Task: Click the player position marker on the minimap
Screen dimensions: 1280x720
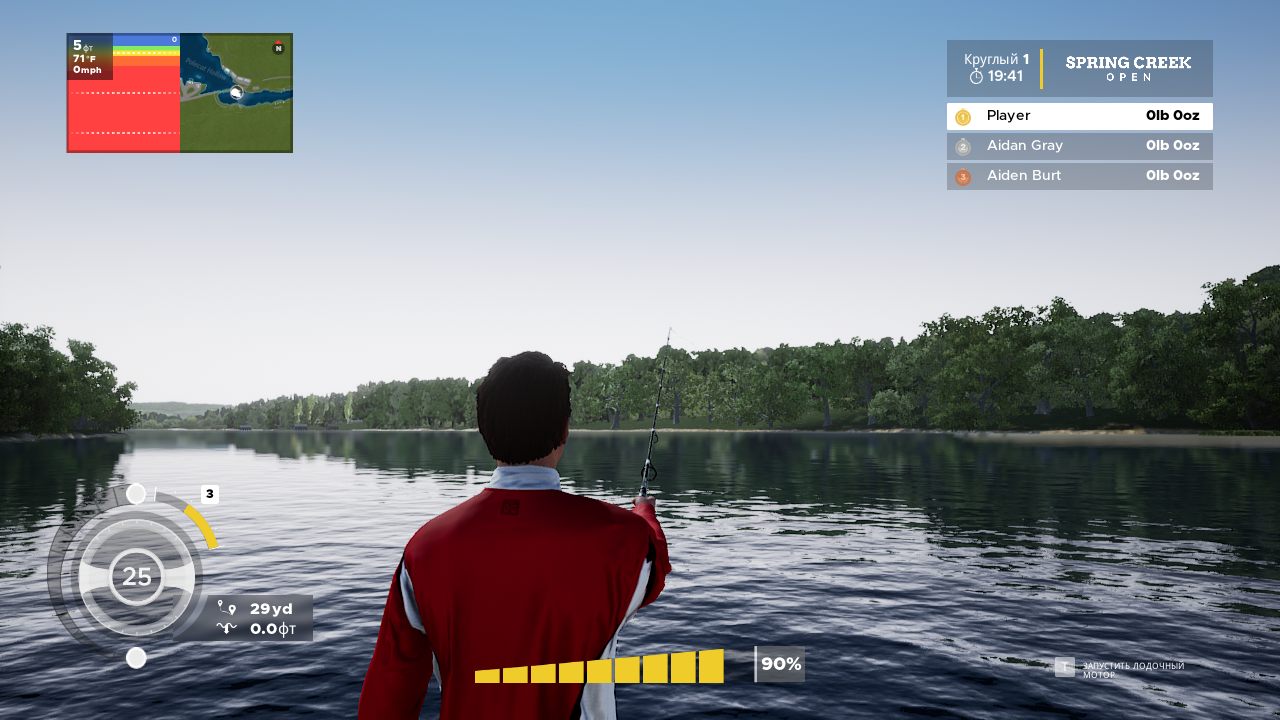Action: point(236,92)
